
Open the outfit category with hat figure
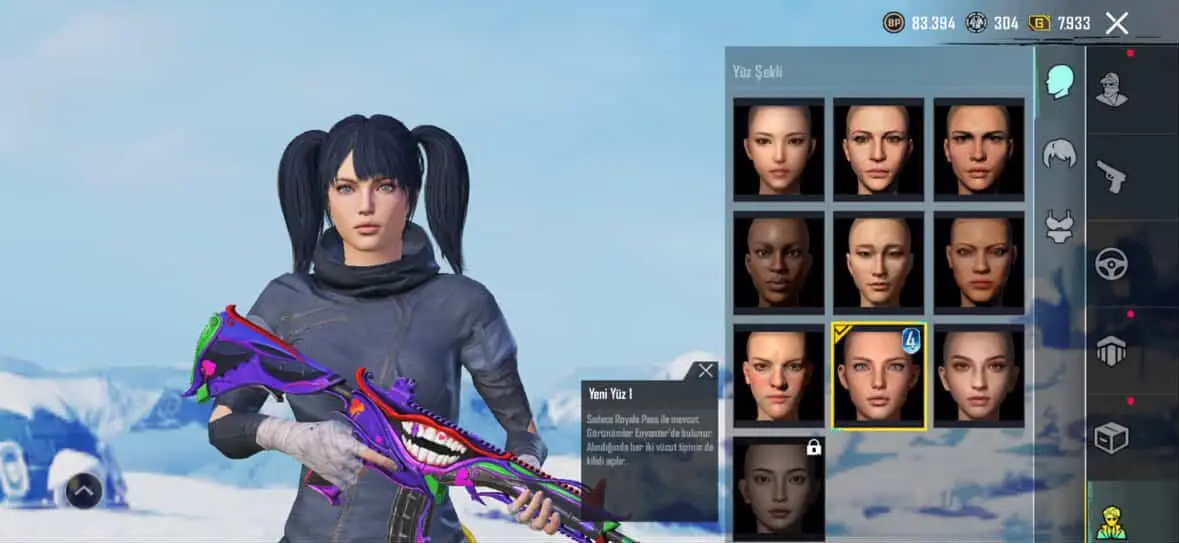(x=1111, y=90)
